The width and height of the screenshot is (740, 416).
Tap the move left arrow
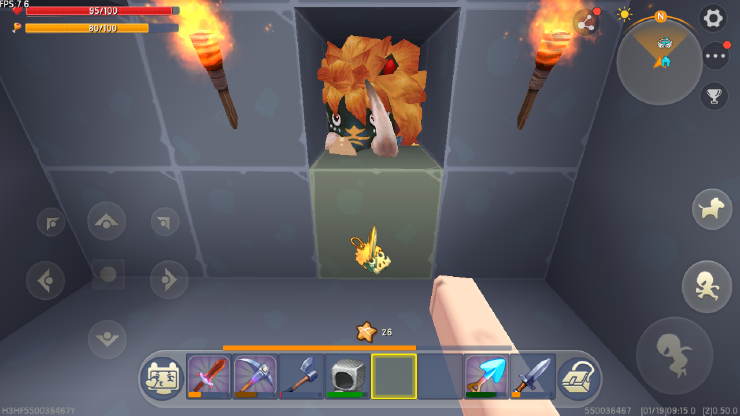pos(46,279)
